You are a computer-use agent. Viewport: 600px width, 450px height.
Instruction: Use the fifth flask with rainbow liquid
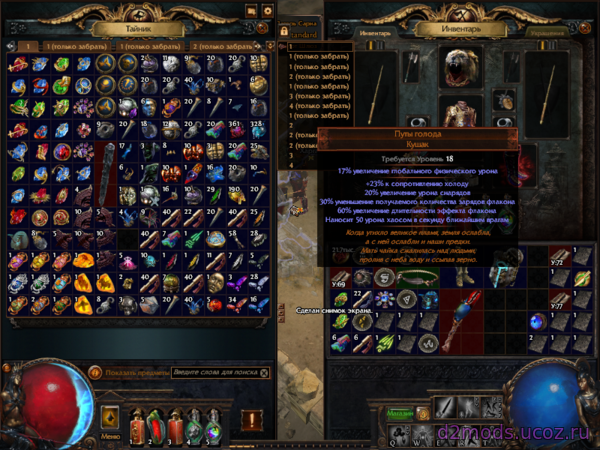pos(213,426)
